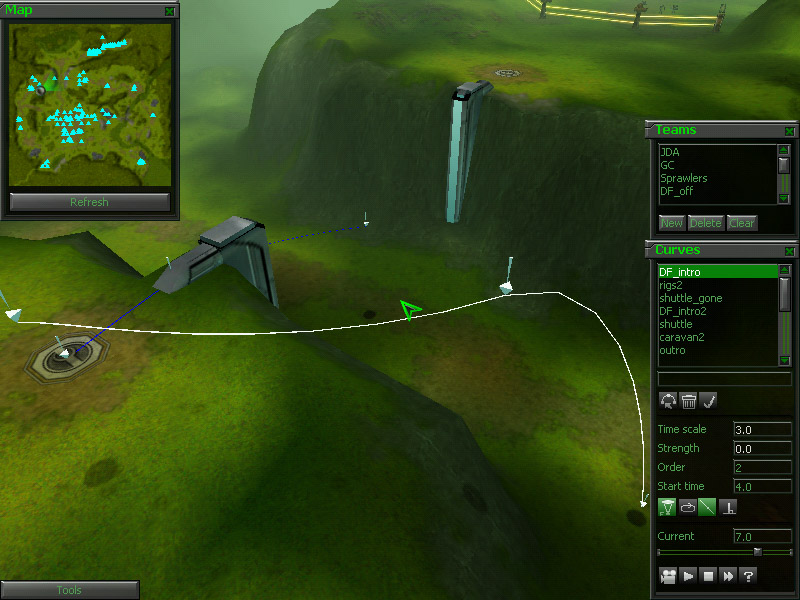800x600 pixels.
Task: Open the Tools menu
Action: pyautogui.click(x=69, y=591)
